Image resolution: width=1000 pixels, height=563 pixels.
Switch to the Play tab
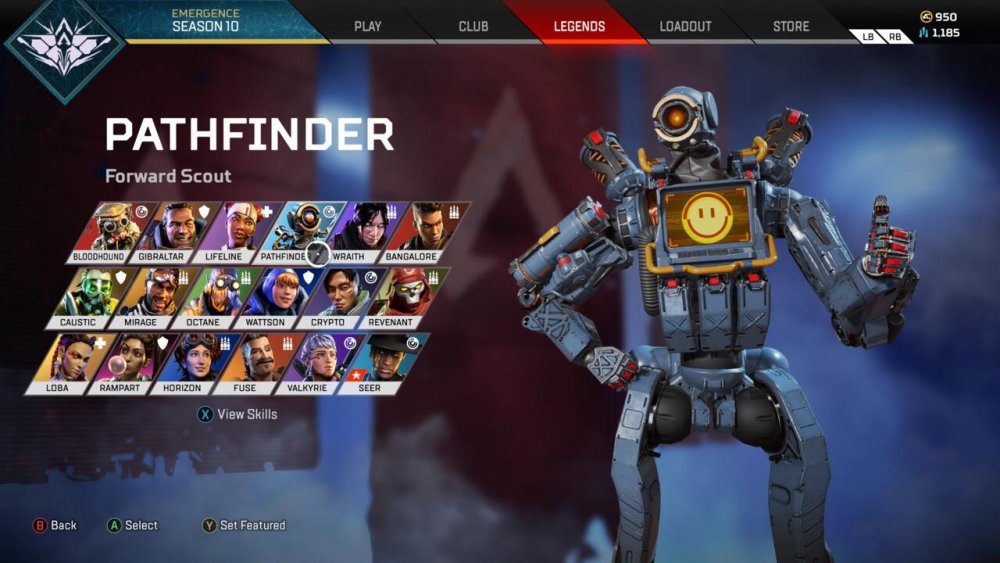pos(368,26)
